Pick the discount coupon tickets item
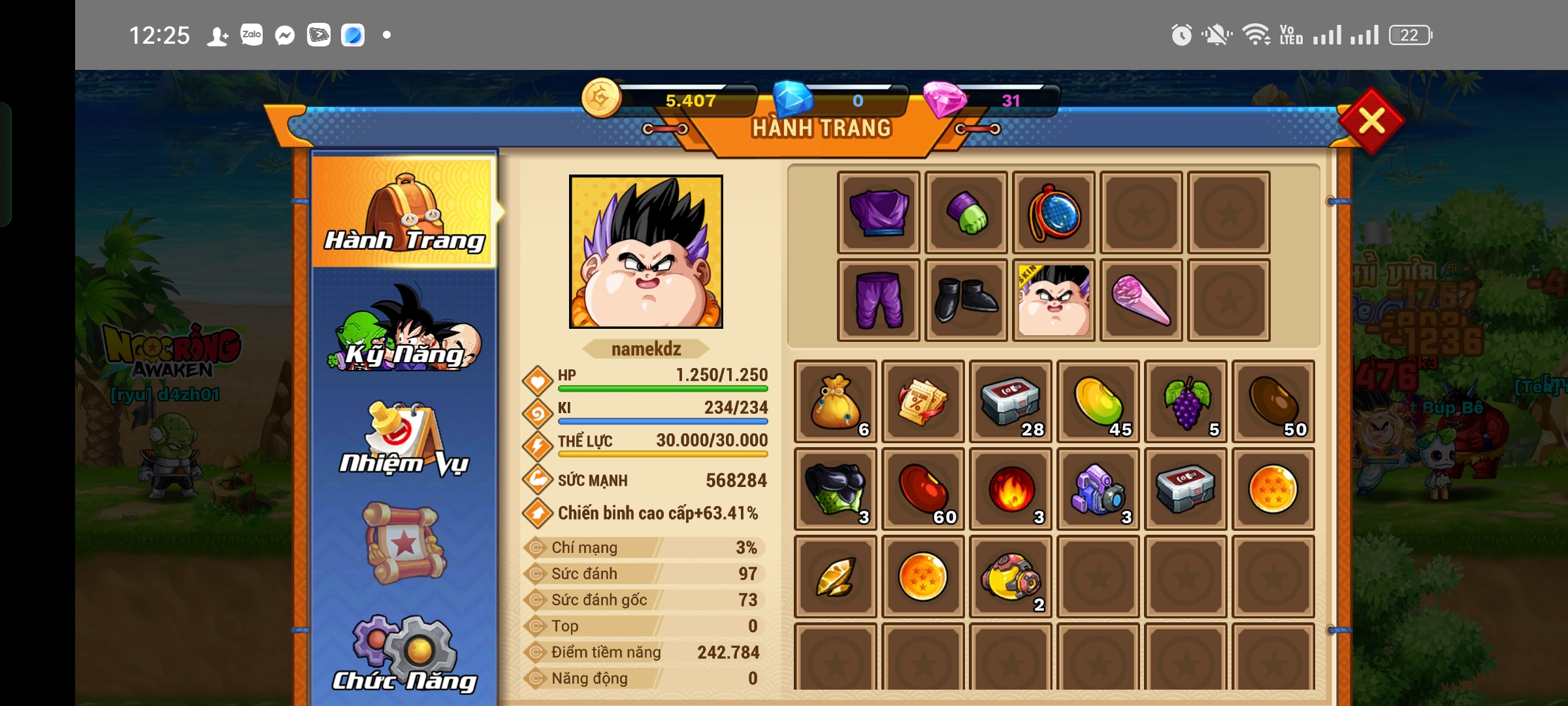 pyautogui.click(x=923, y=401)
